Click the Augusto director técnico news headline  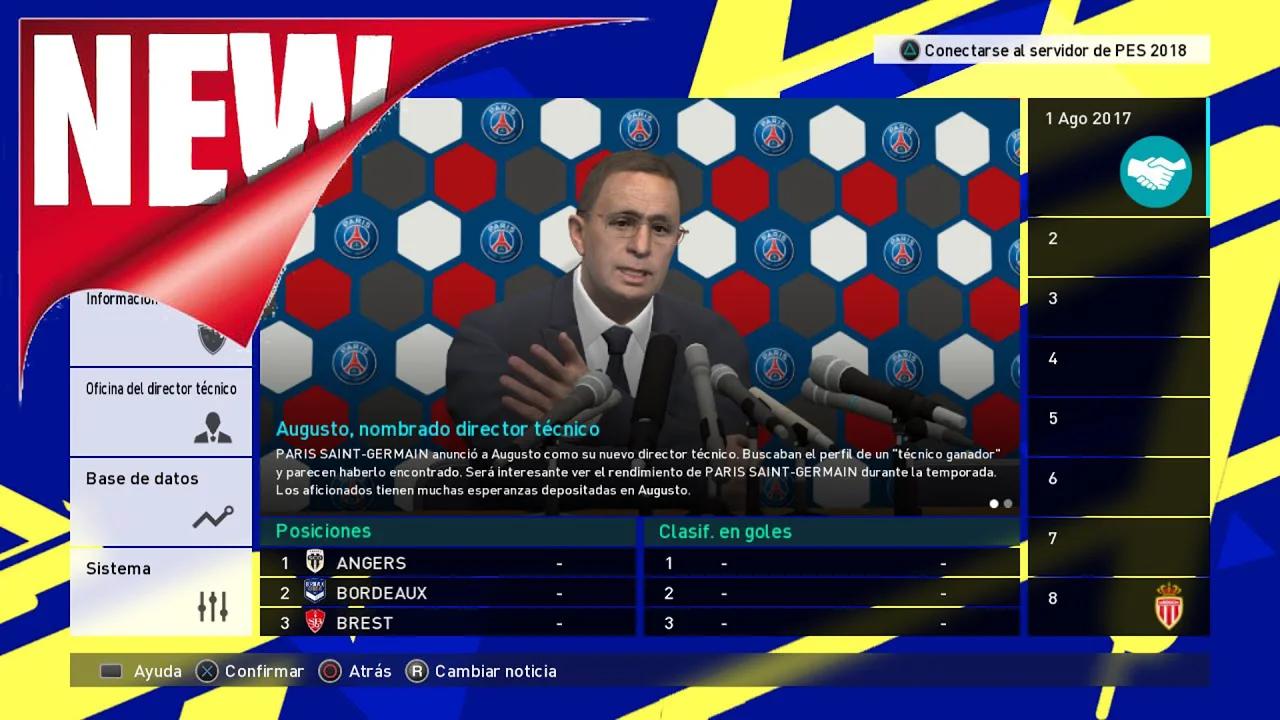pyautogui.click(x=438, y=428)
